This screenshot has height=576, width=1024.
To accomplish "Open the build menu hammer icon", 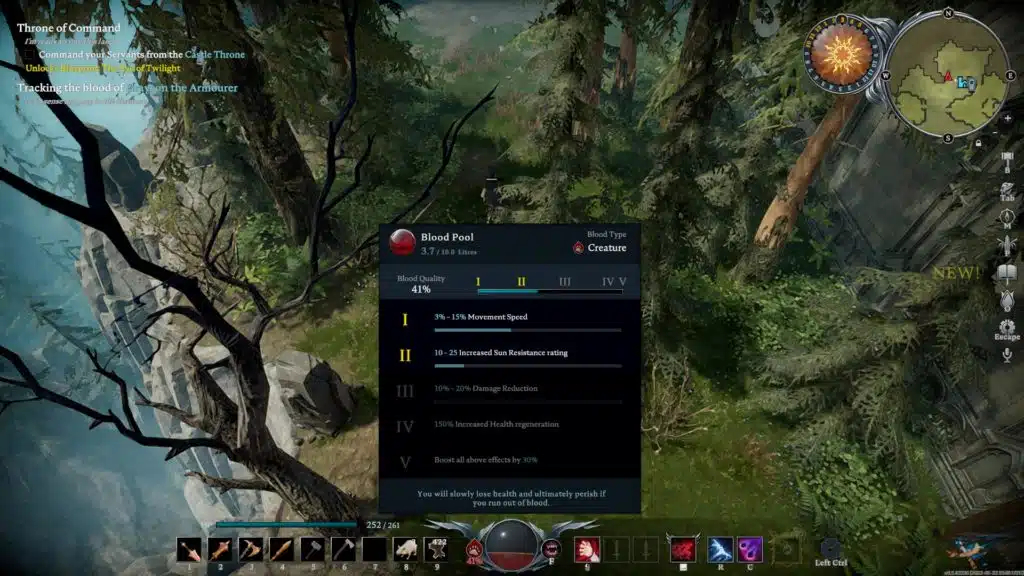I will tap(1007, 160).
